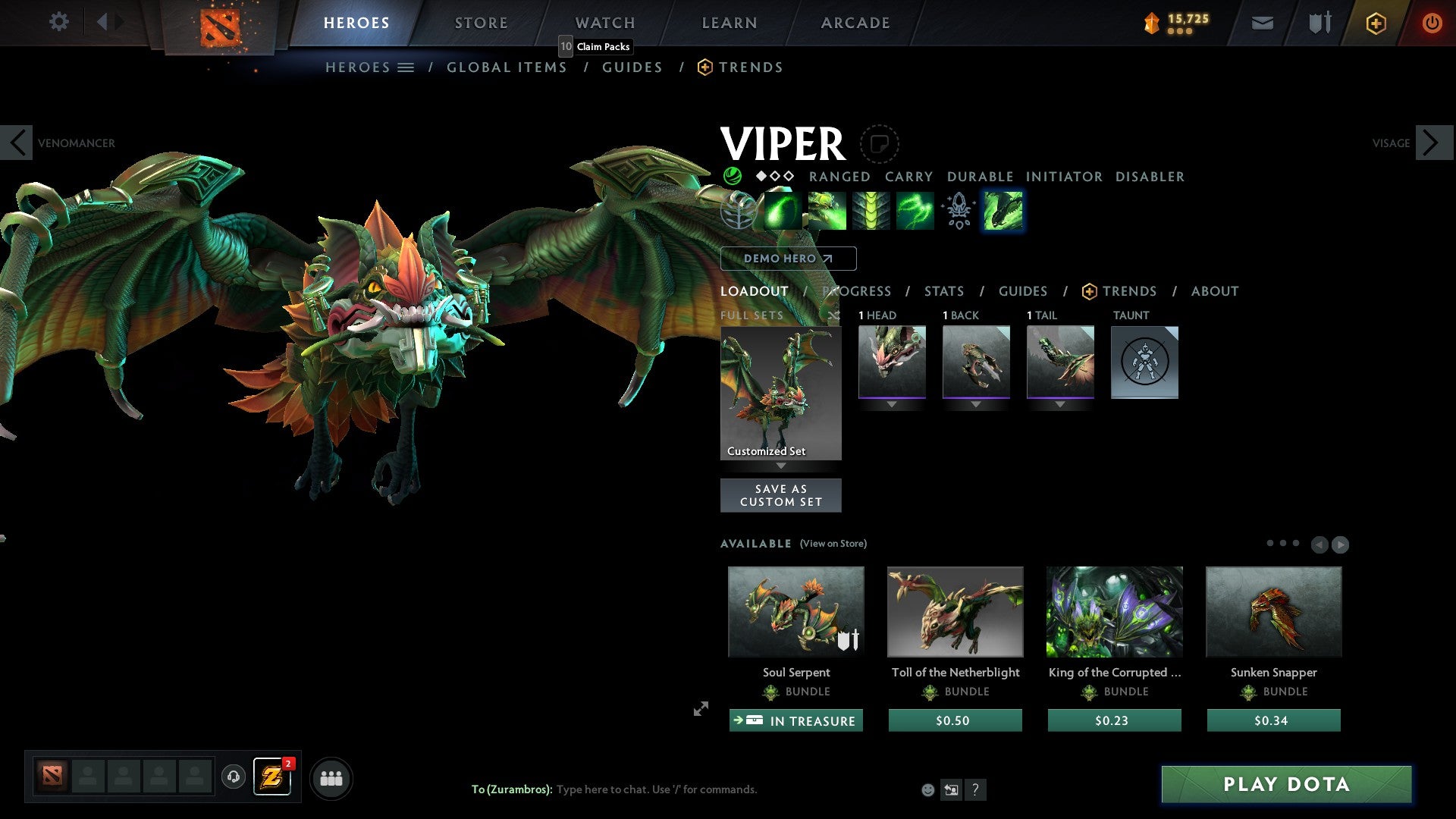Select King of the Corrupted bundle thumbnail
Viewport: 1456px width, 819px height.
(1114, 611)
